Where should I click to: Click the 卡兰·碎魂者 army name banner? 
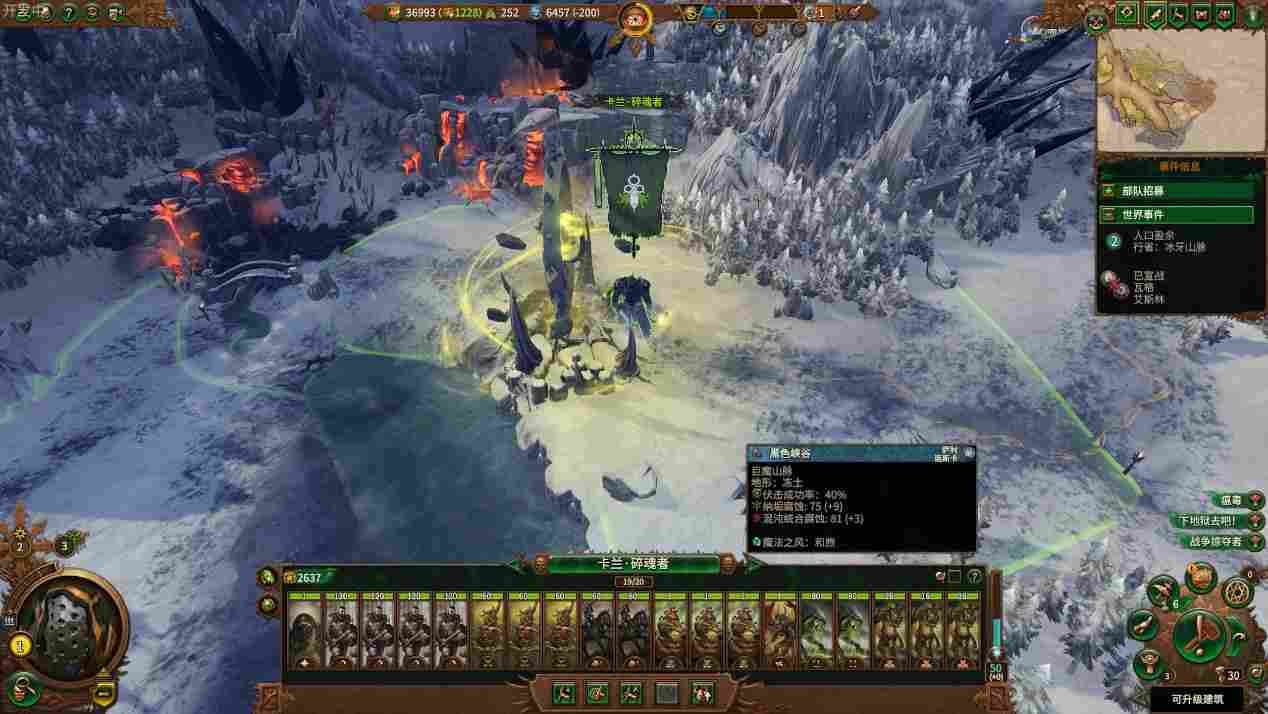click(x=634, y=564)
